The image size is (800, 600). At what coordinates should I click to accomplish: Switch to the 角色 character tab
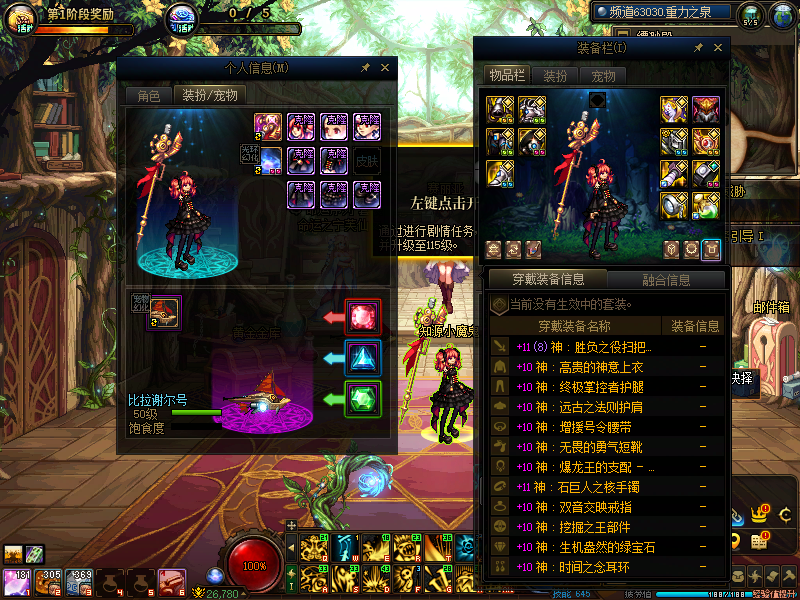coord(148,96)
